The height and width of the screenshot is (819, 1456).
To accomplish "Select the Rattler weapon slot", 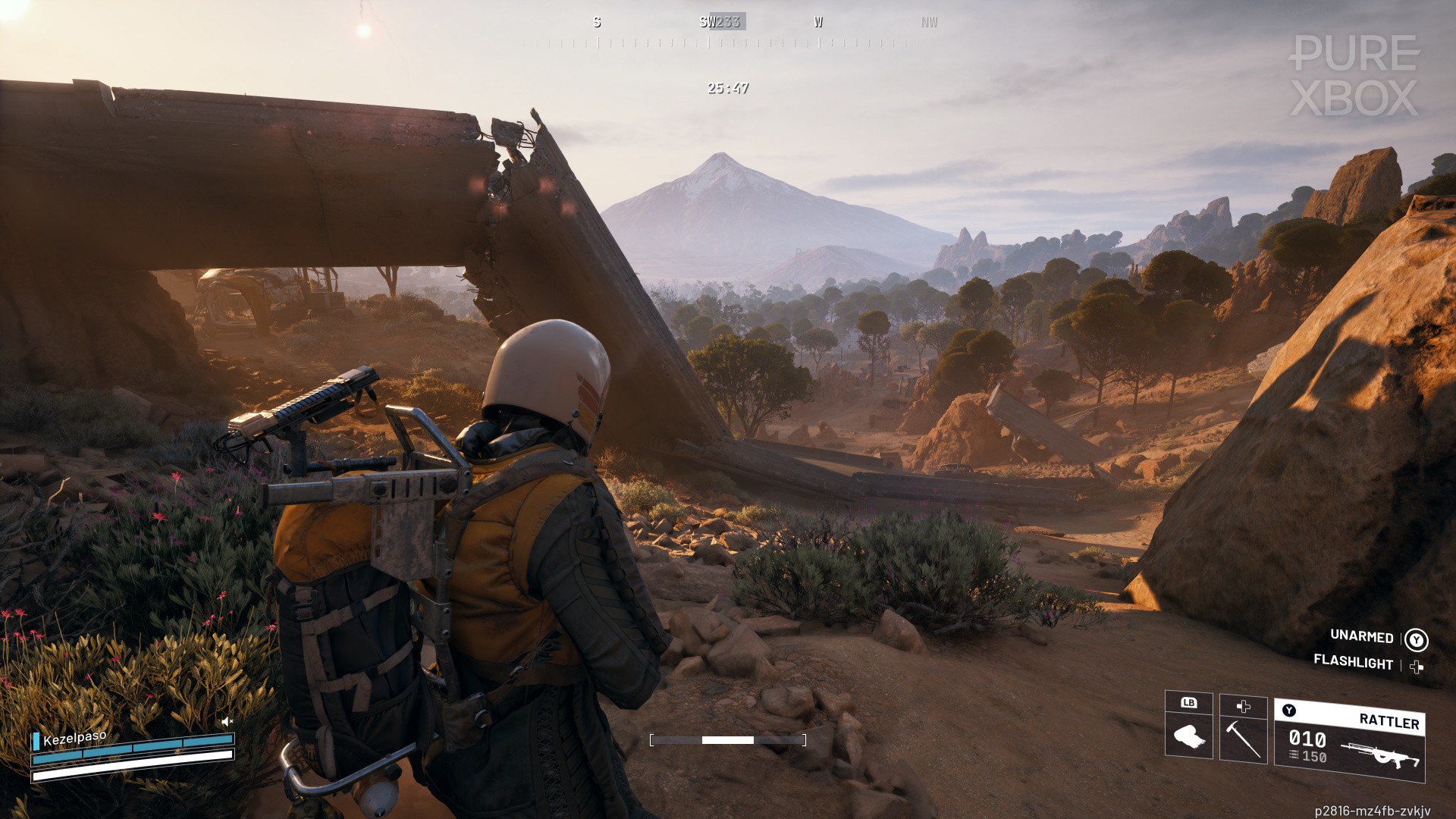I will coord(1349,741).
